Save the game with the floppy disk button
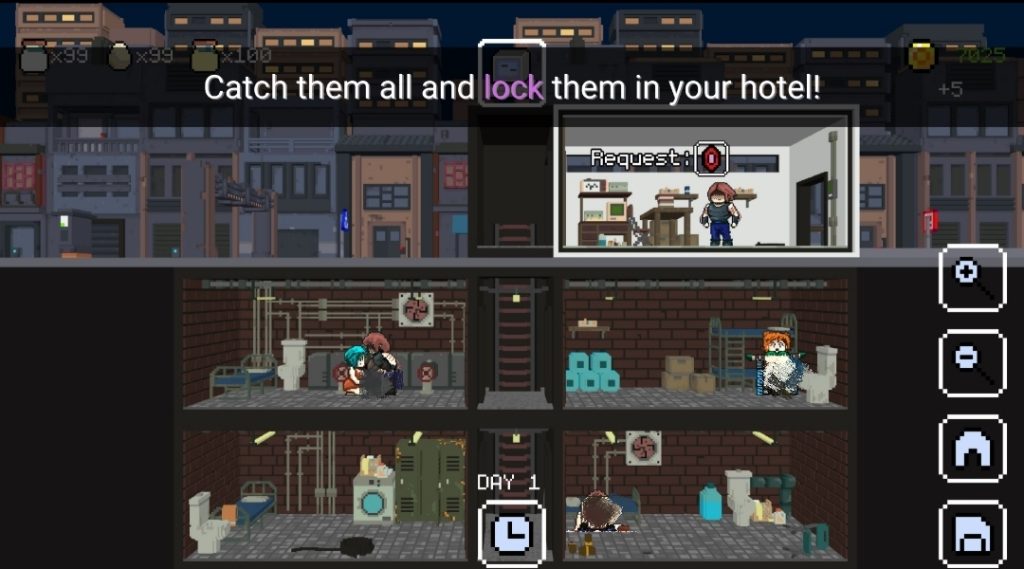The image size is (1024, 569). (x=972, y=535)
